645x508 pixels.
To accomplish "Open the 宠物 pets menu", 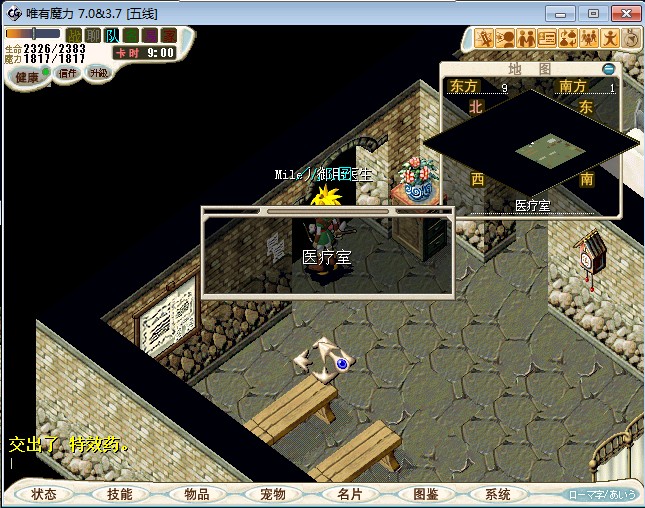I will click(x=273, y=494).
